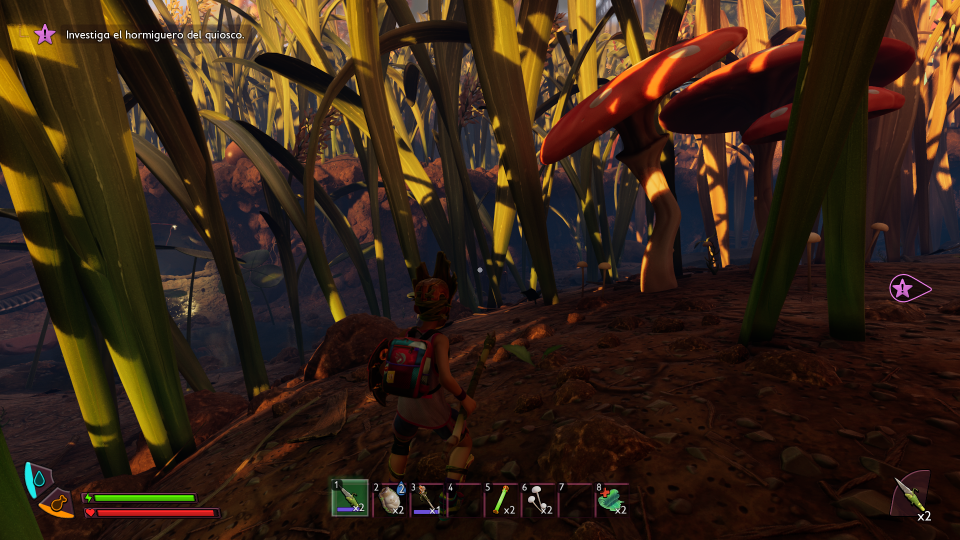
Task: Click the drumstick hunger indicator
Action: pyautogui.click(x=58, y=504)
